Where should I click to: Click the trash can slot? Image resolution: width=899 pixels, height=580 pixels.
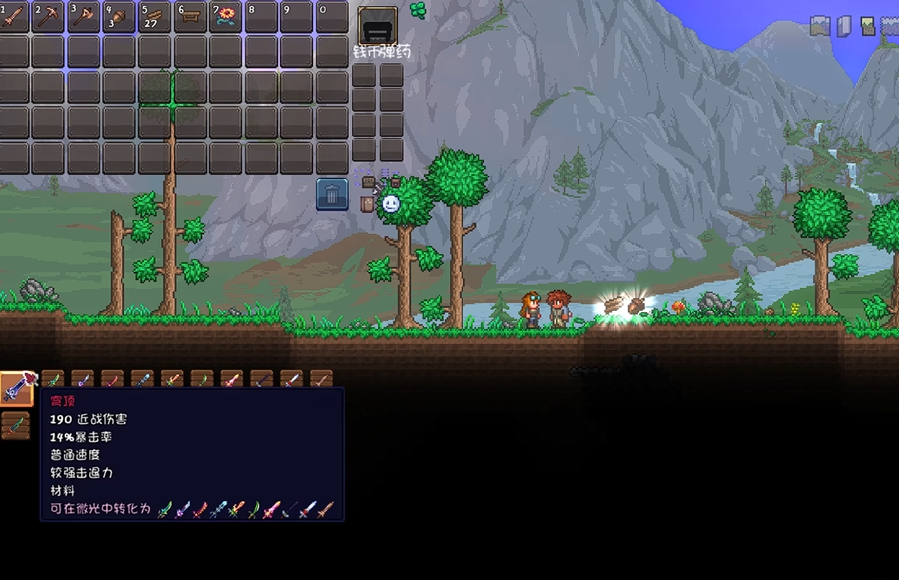click(x=332, y=194)
